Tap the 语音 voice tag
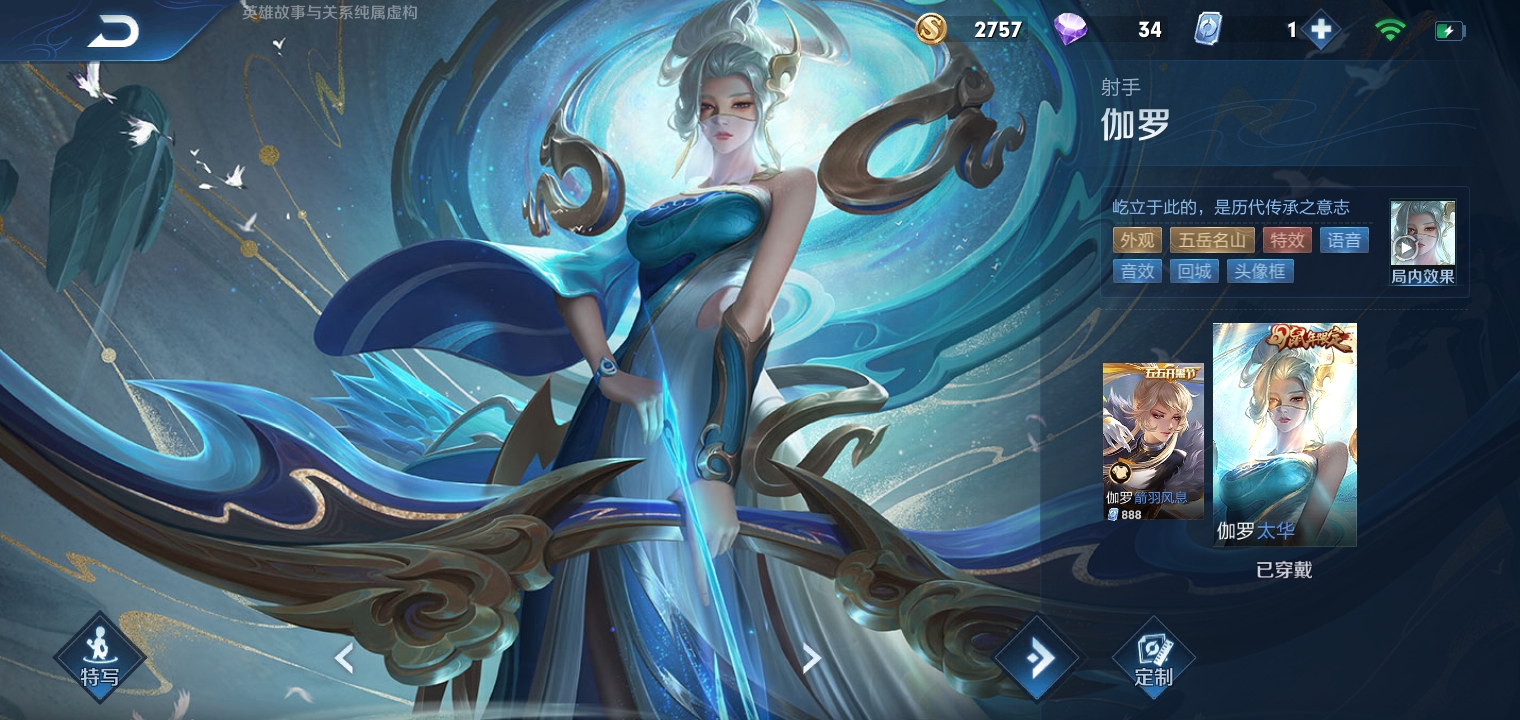Viewport: 1520px width, 720px height. click(1344, 240)
